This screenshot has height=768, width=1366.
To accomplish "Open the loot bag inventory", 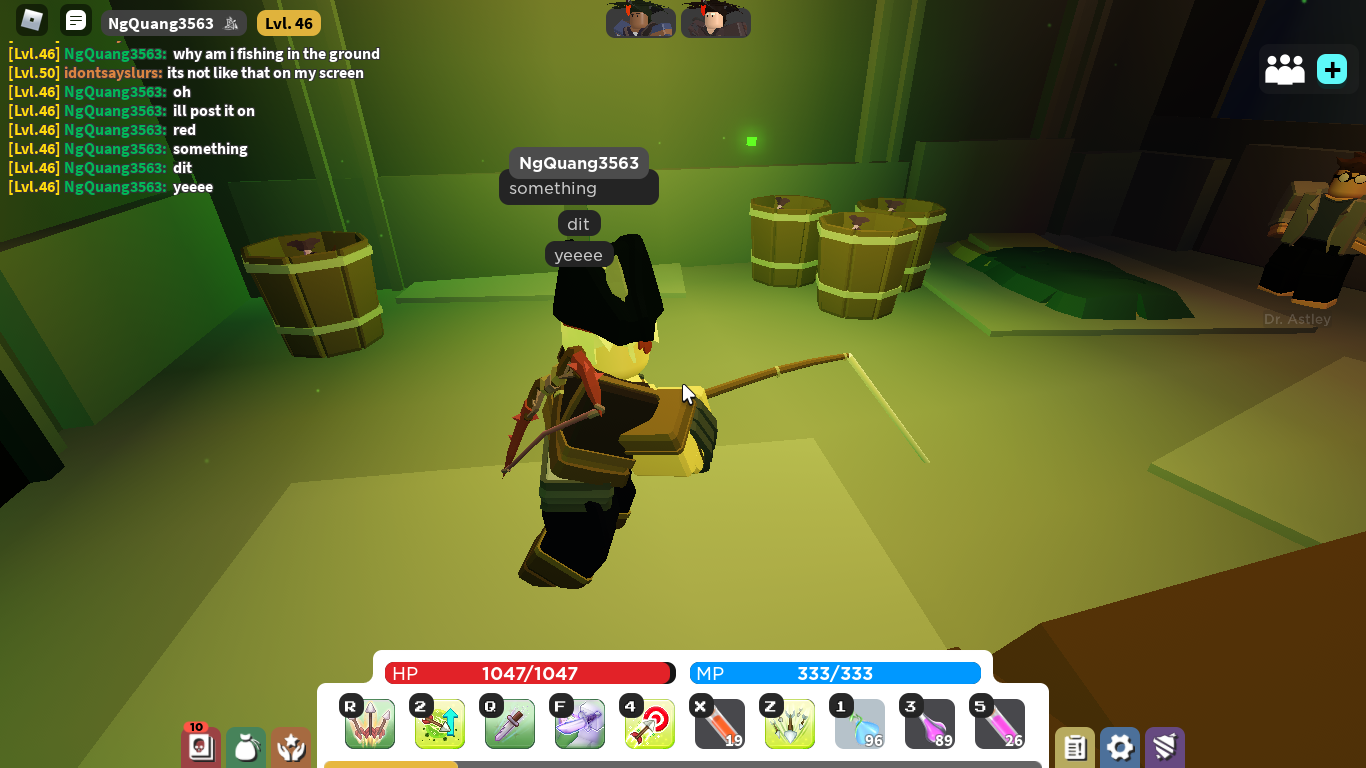I will tap(246, 747).
